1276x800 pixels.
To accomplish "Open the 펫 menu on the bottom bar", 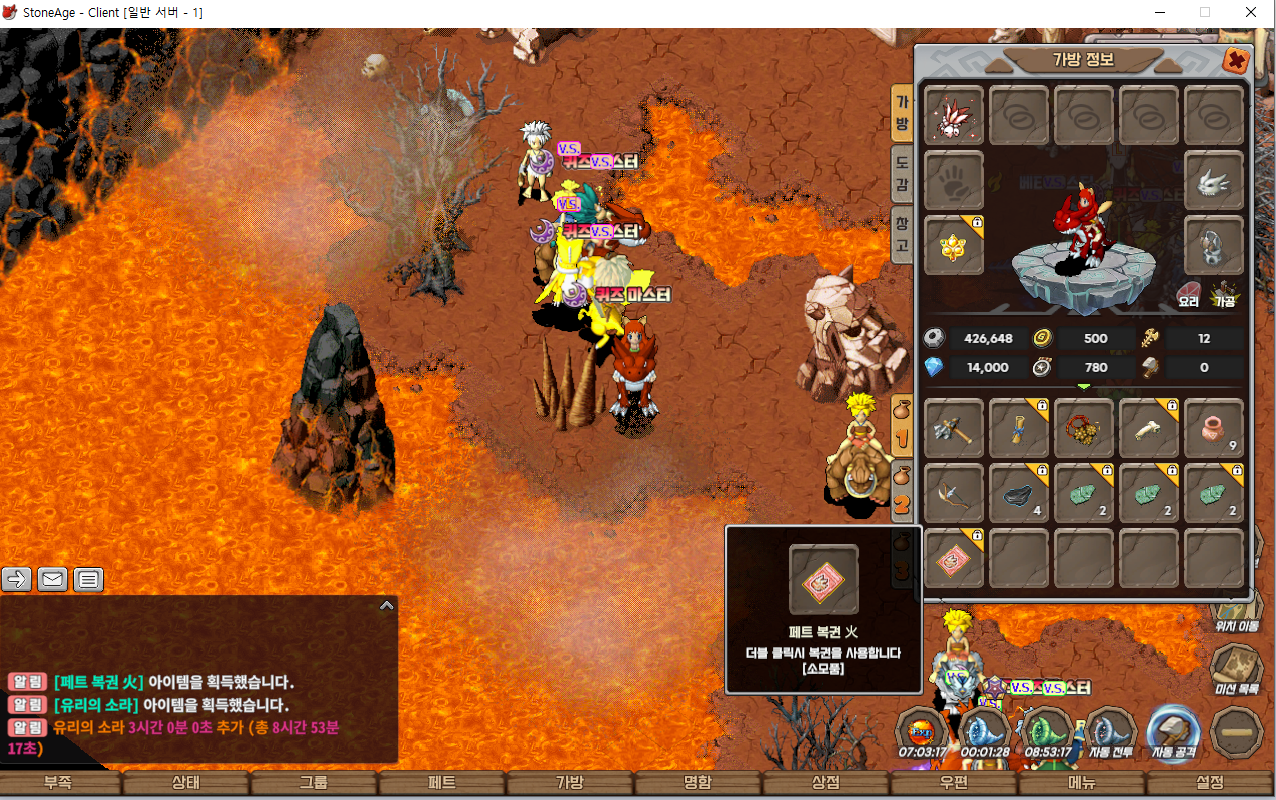I will tap(442, 783).
